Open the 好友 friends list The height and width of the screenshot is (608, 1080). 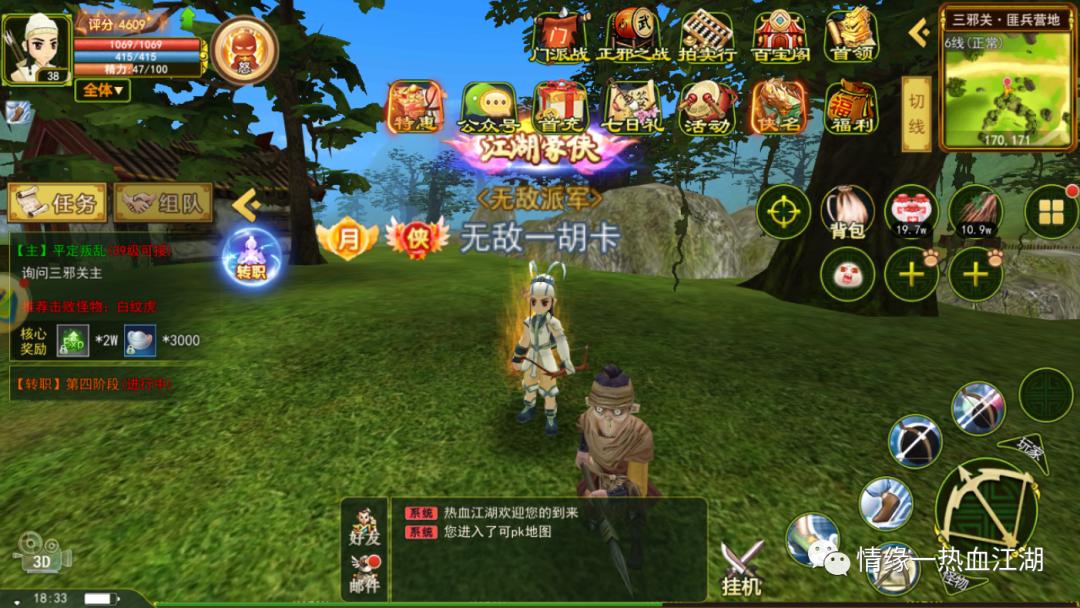[365, 525]
